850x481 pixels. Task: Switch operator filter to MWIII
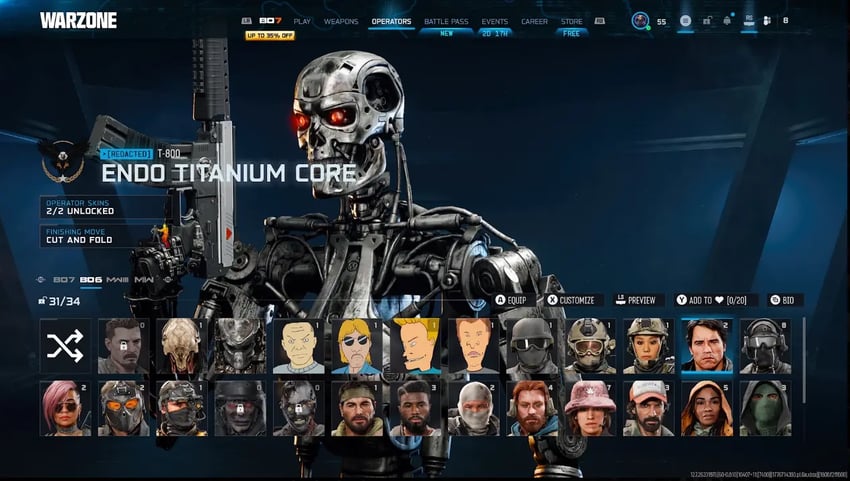117,280
